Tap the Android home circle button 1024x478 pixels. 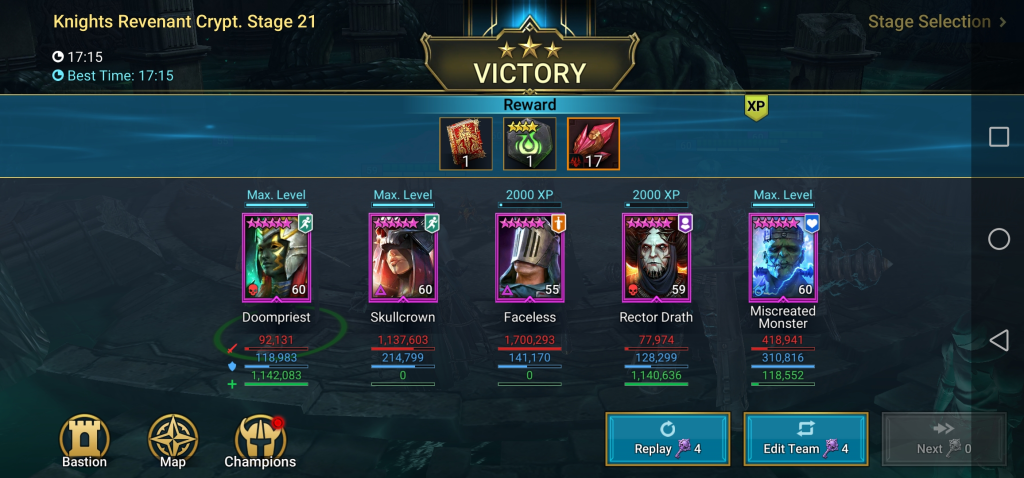pos(998,239)
